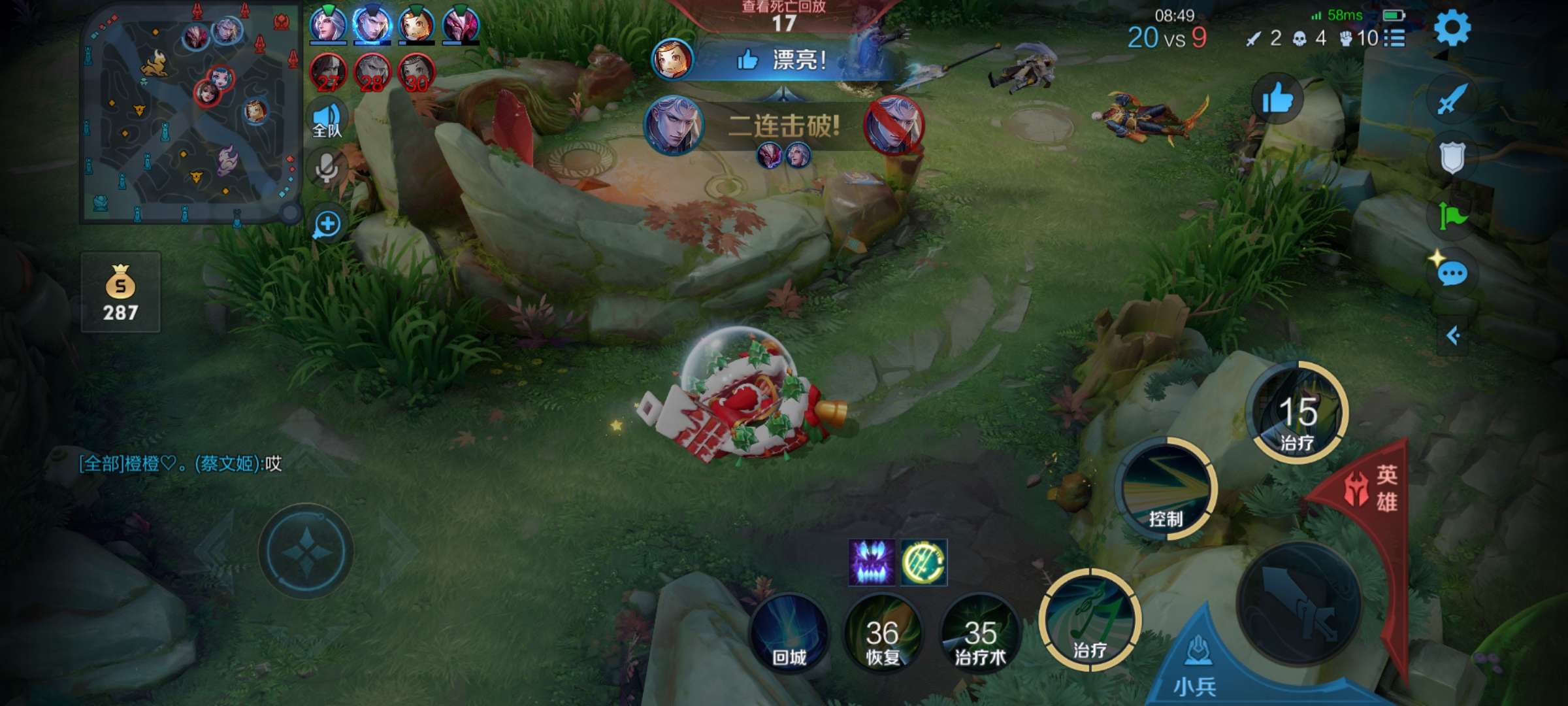Use the 恢复 restore skill
Screen dimensions: 1568x706
tap(883, 632)
